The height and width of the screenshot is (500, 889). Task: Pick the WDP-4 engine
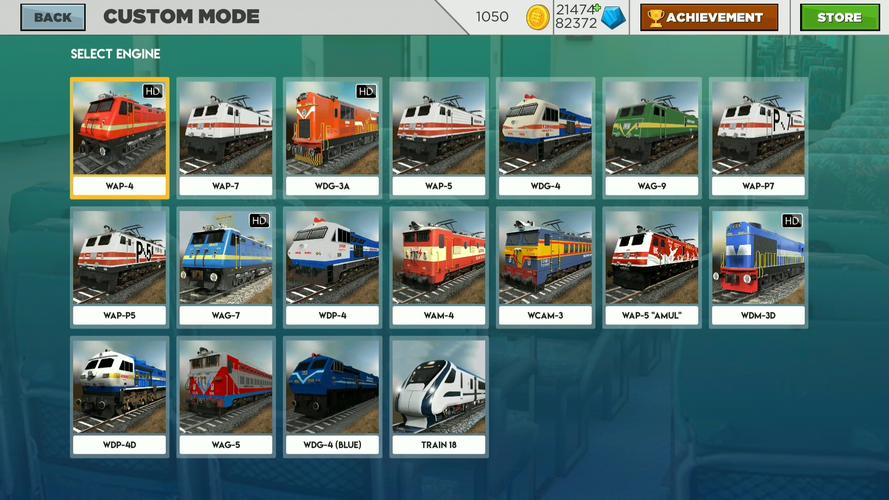pos(332,267)
